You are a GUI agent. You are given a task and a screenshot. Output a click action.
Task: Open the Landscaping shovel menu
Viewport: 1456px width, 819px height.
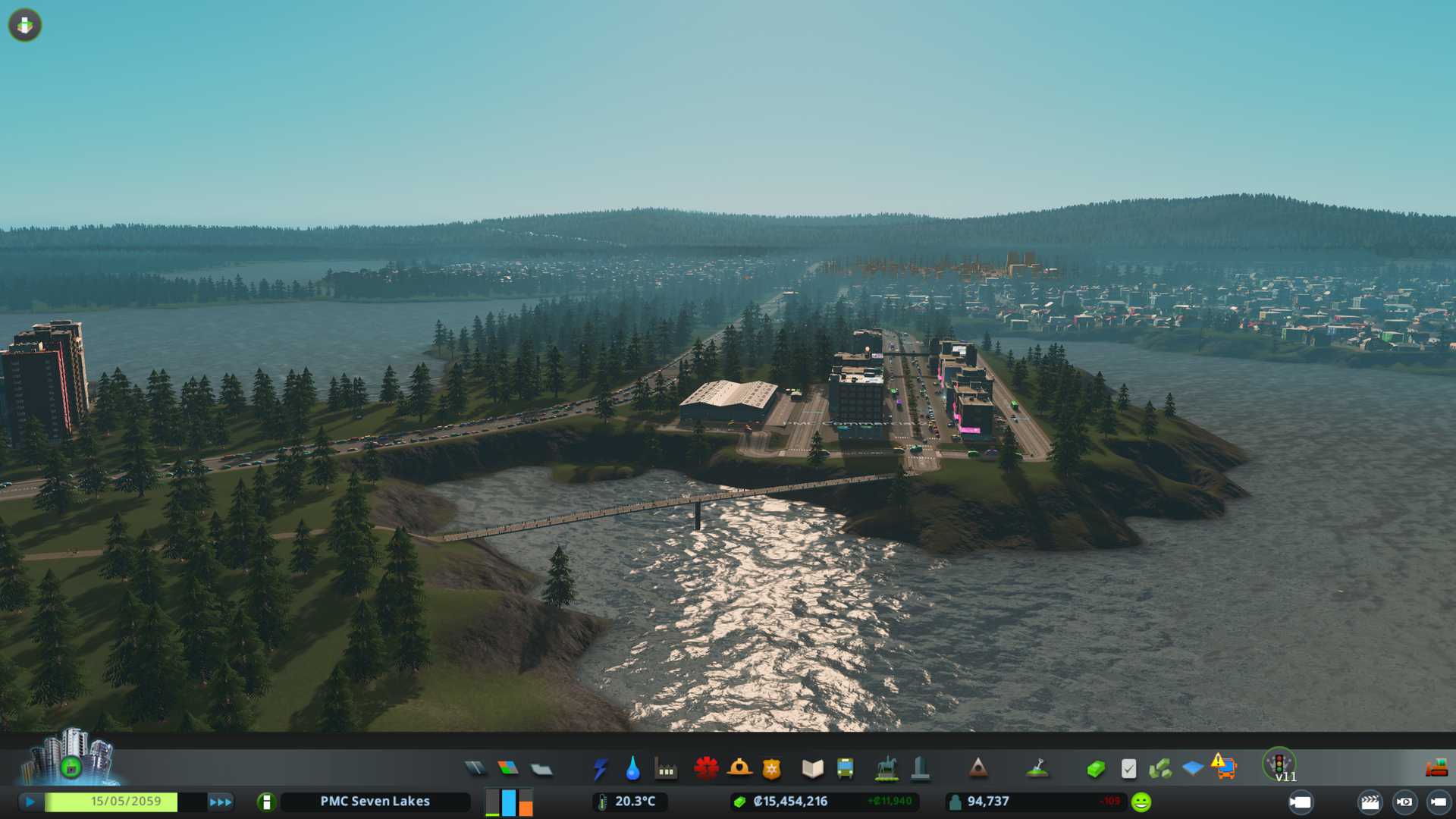[x=1037, y=769]
